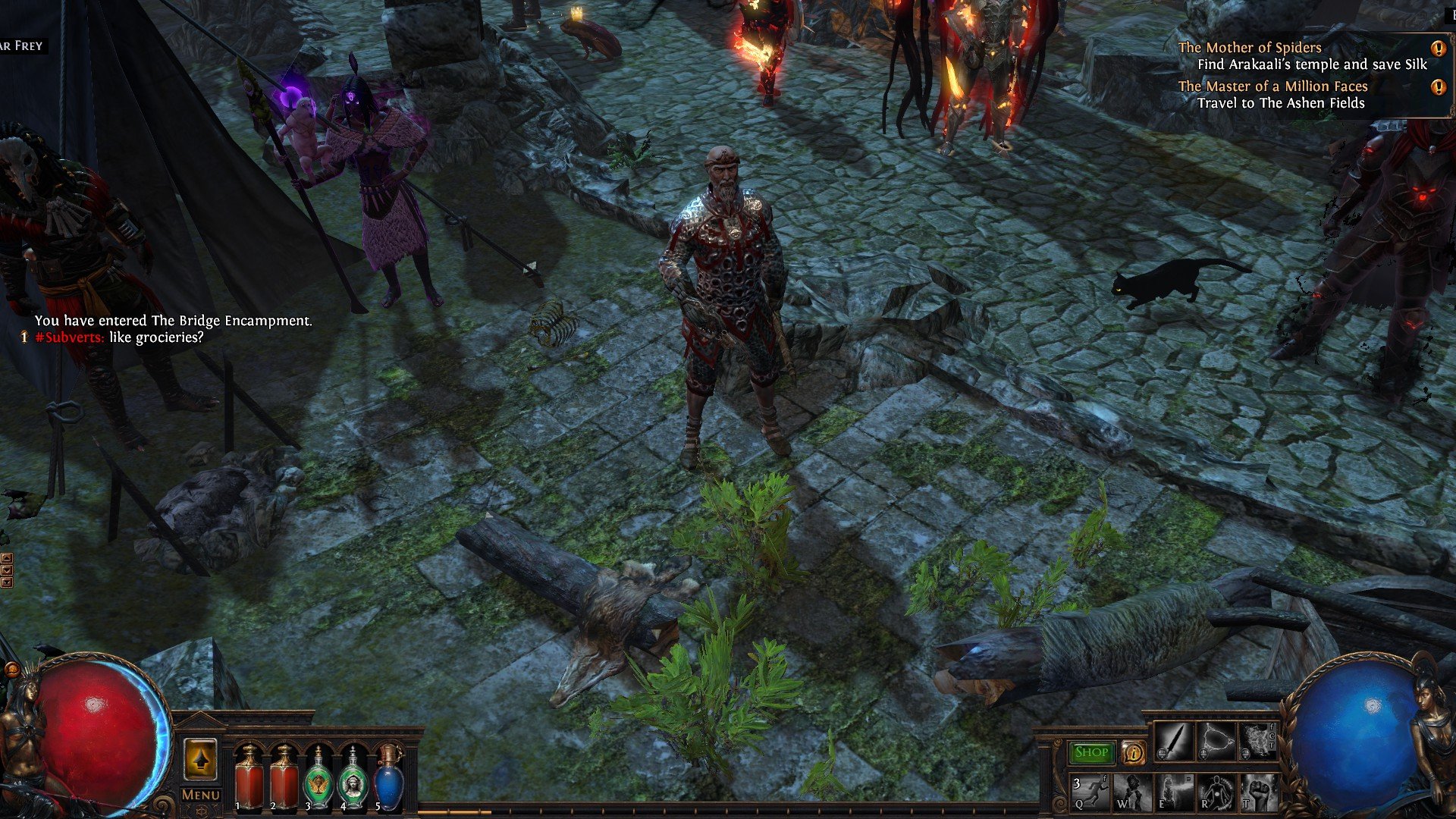Open the Menu button
Image resolution: width=1456 pixels, height=819 pixels.
click(x=201, y=795)
